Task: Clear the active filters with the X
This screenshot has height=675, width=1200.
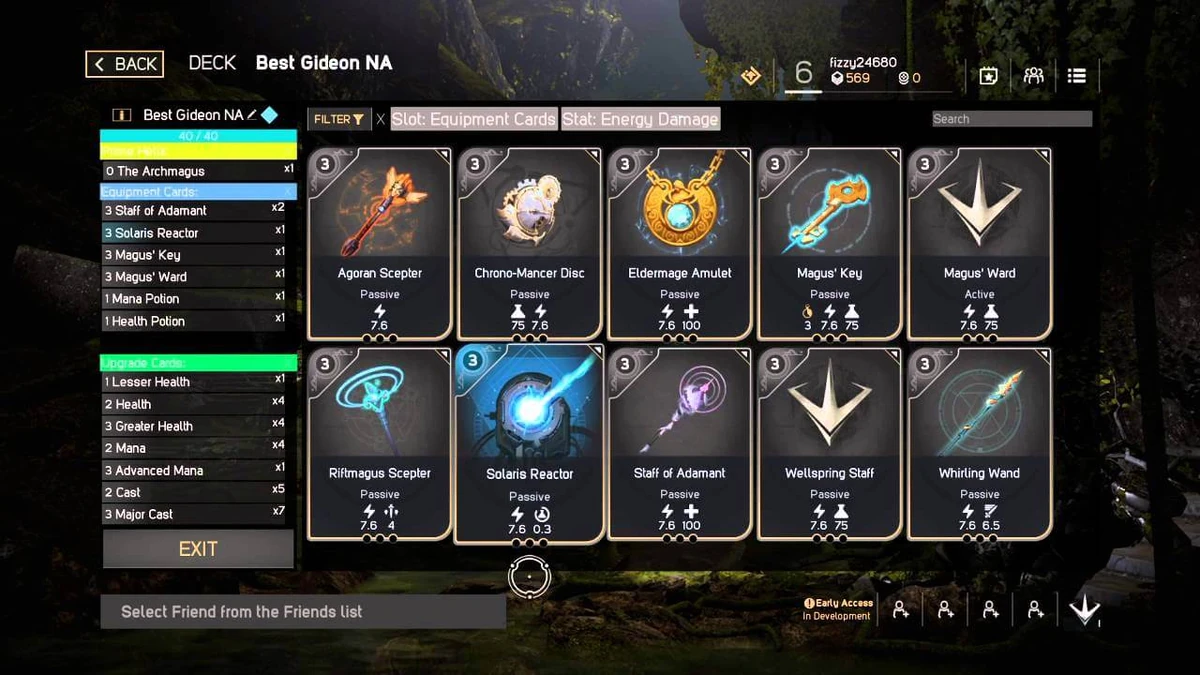Action: (380, 119)
